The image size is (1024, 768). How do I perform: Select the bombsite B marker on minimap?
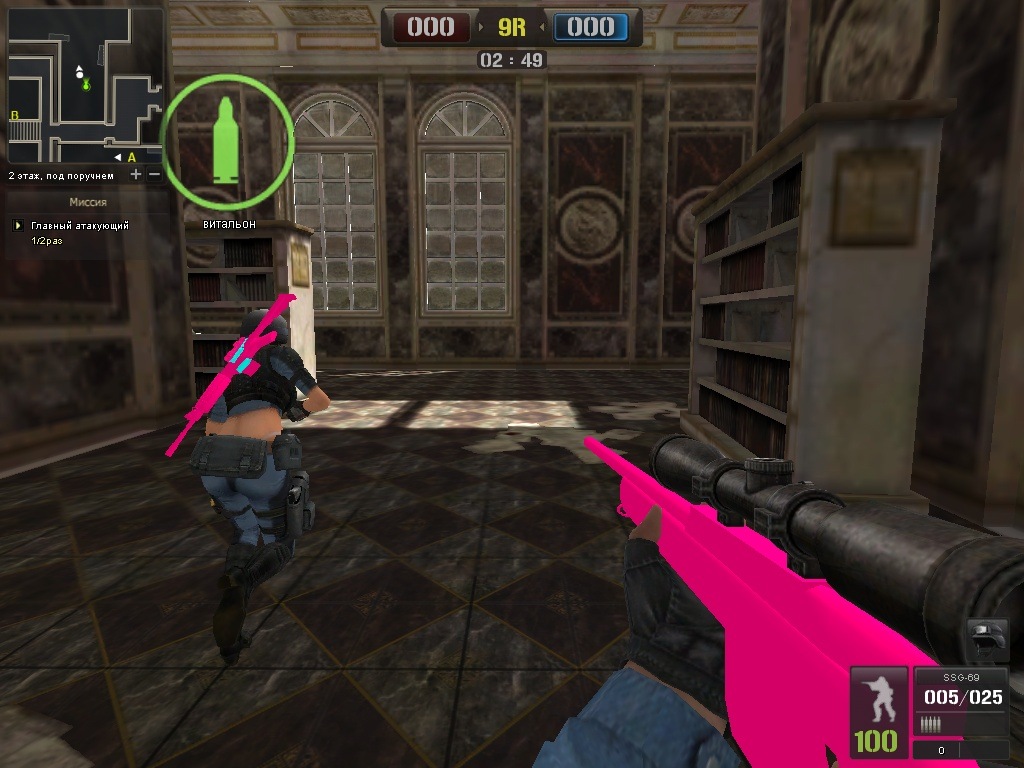[14, 116]
